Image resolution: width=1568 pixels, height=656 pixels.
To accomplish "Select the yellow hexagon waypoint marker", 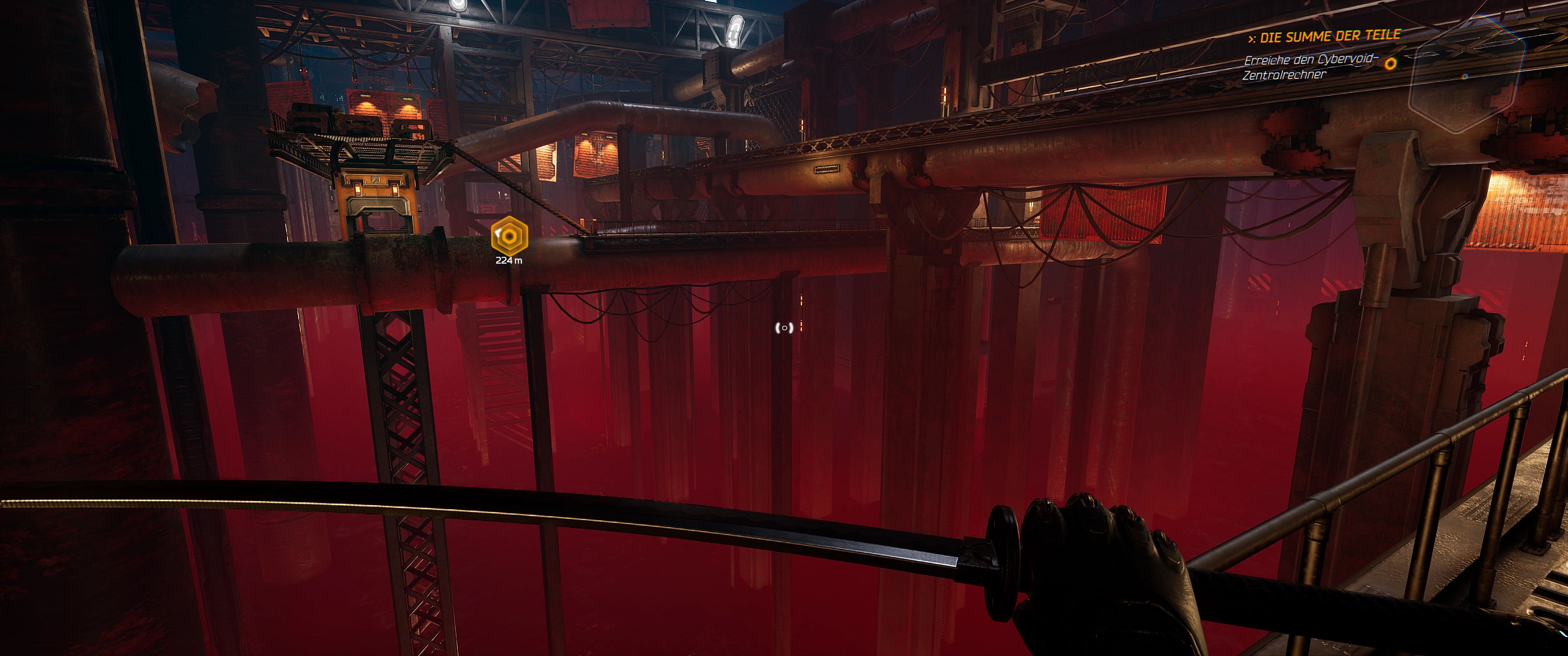I will click(x=509, y=236).
